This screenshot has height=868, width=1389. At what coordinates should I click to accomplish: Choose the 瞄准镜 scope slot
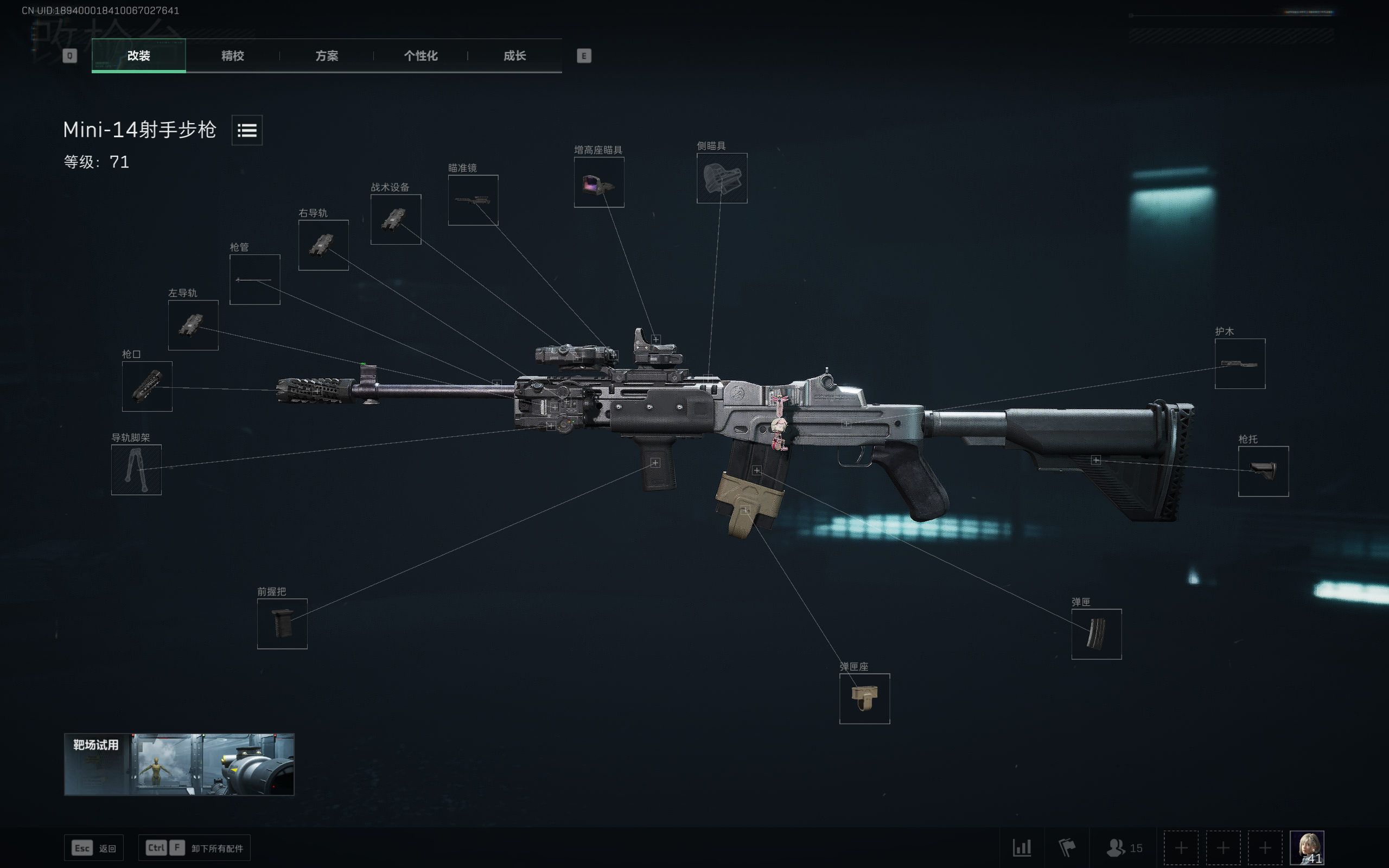473,200
